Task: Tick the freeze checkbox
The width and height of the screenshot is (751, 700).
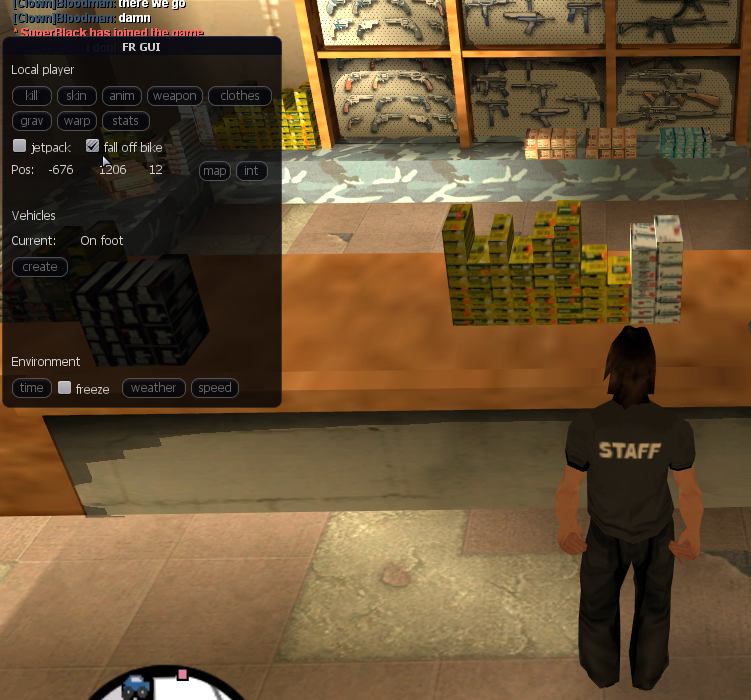Action: tap(64, 388)
